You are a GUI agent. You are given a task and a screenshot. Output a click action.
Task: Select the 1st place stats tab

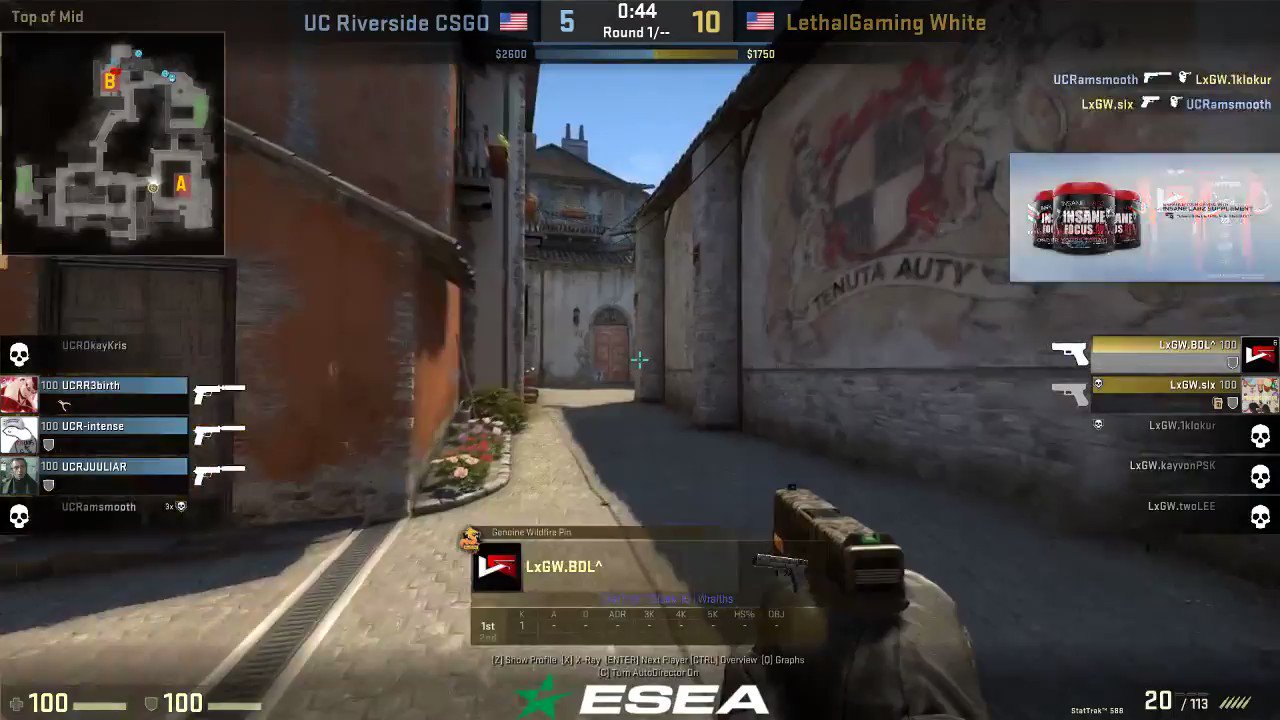(487, 625)
